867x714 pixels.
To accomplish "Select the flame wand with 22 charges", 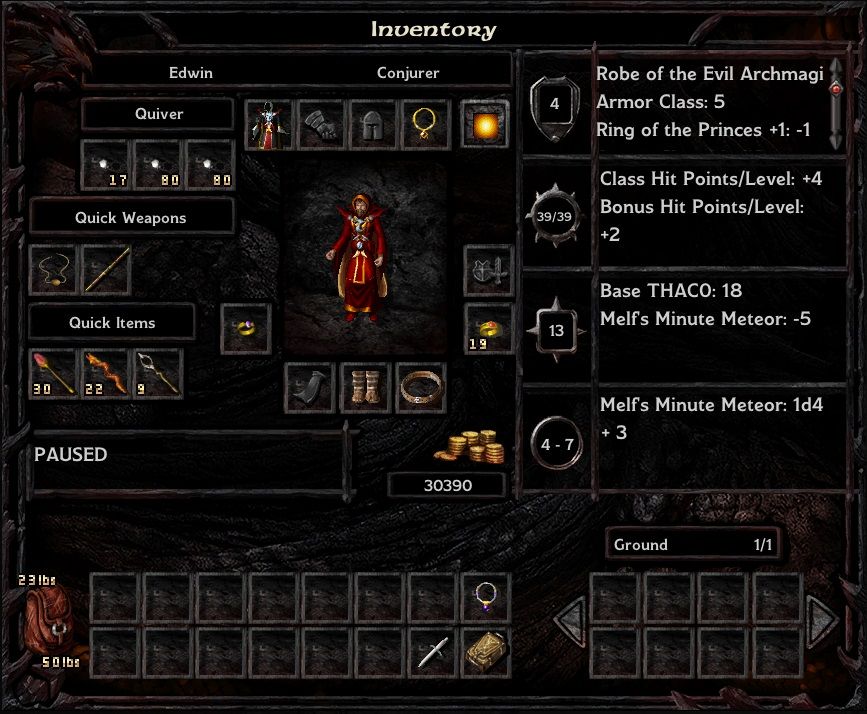I will [x=106, y=372].
